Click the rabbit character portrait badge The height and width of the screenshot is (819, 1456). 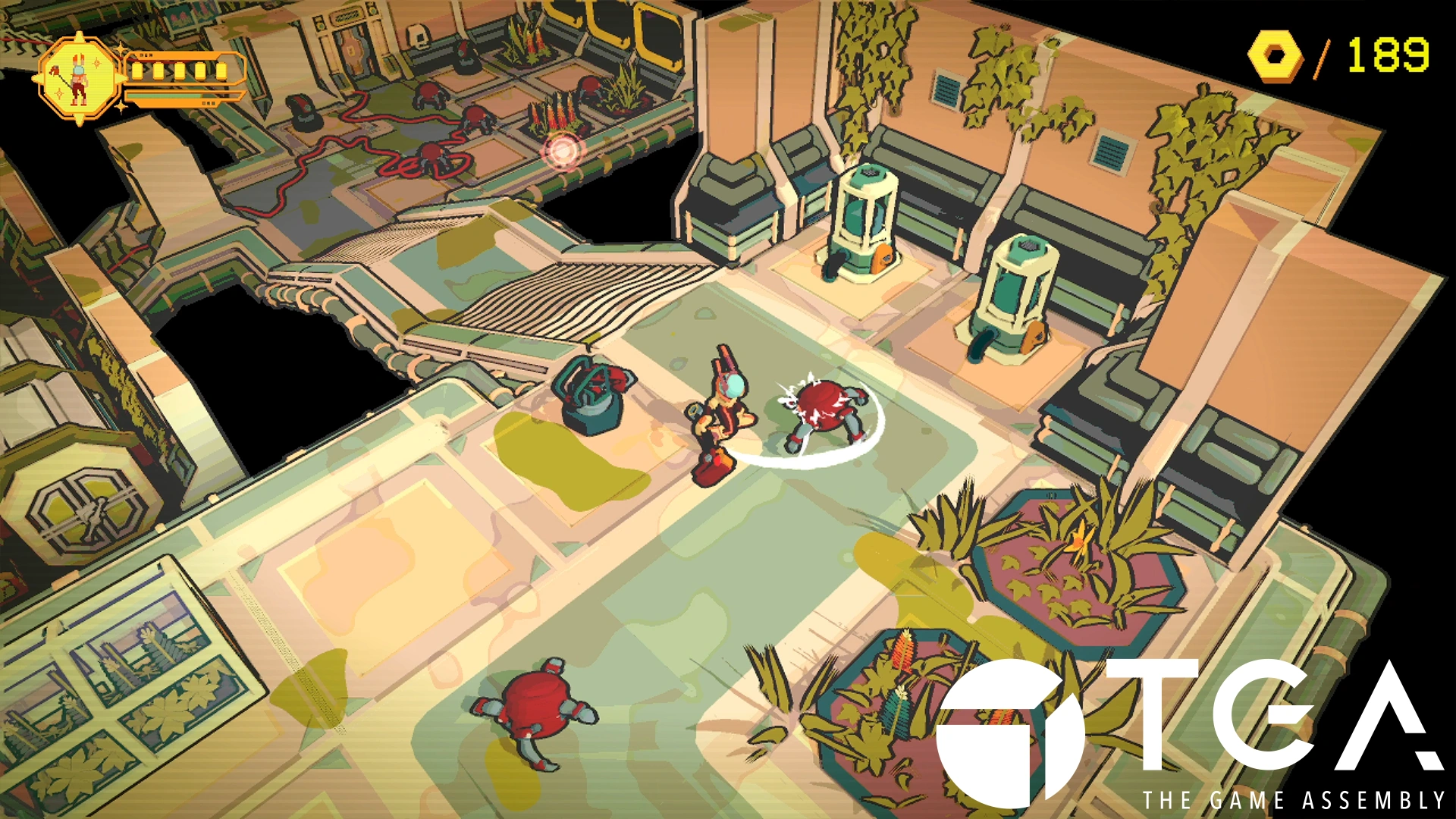(80, 78)
